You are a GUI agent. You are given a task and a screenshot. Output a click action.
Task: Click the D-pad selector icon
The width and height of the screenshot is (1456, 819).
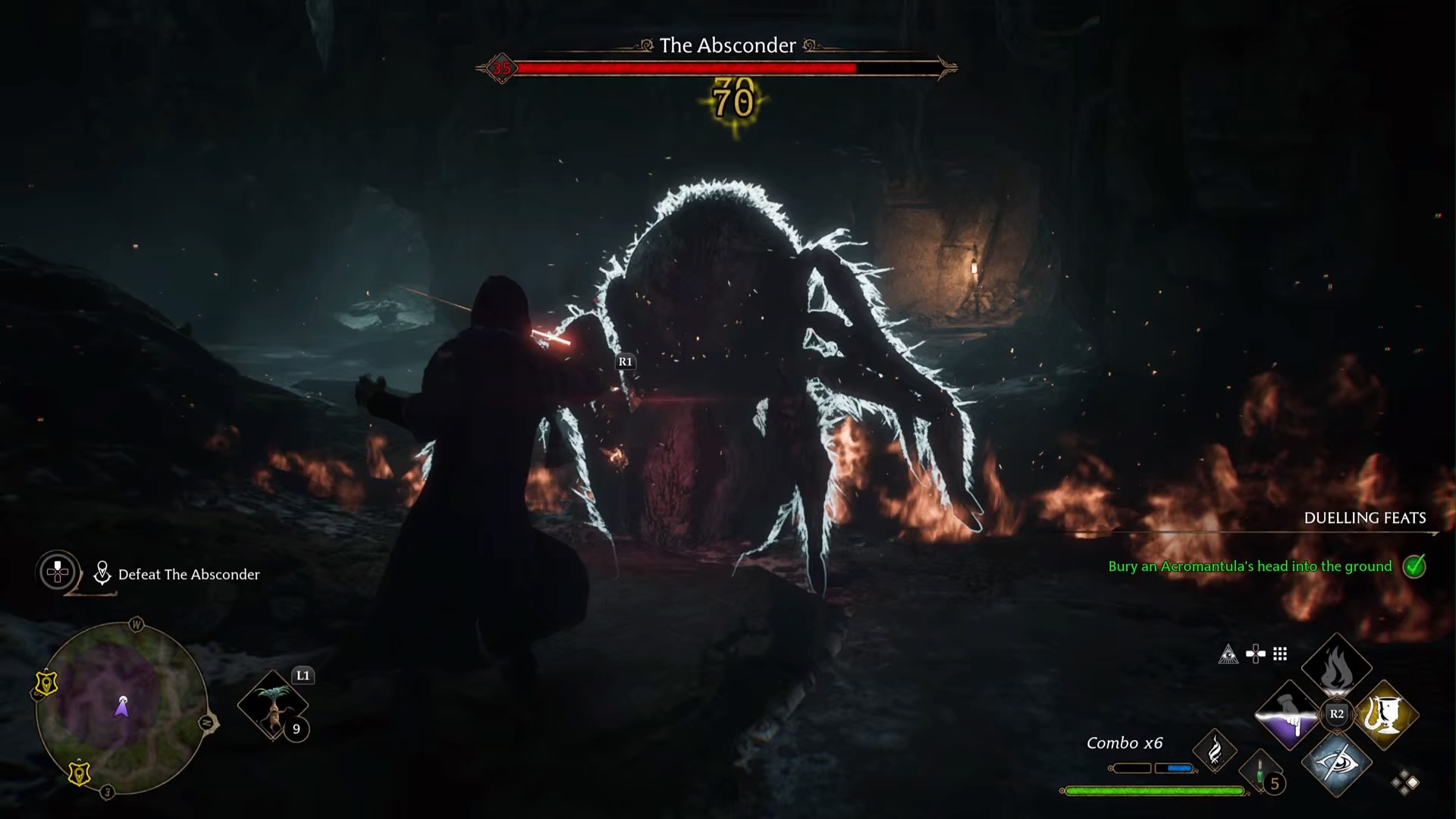pos(1254,653)
